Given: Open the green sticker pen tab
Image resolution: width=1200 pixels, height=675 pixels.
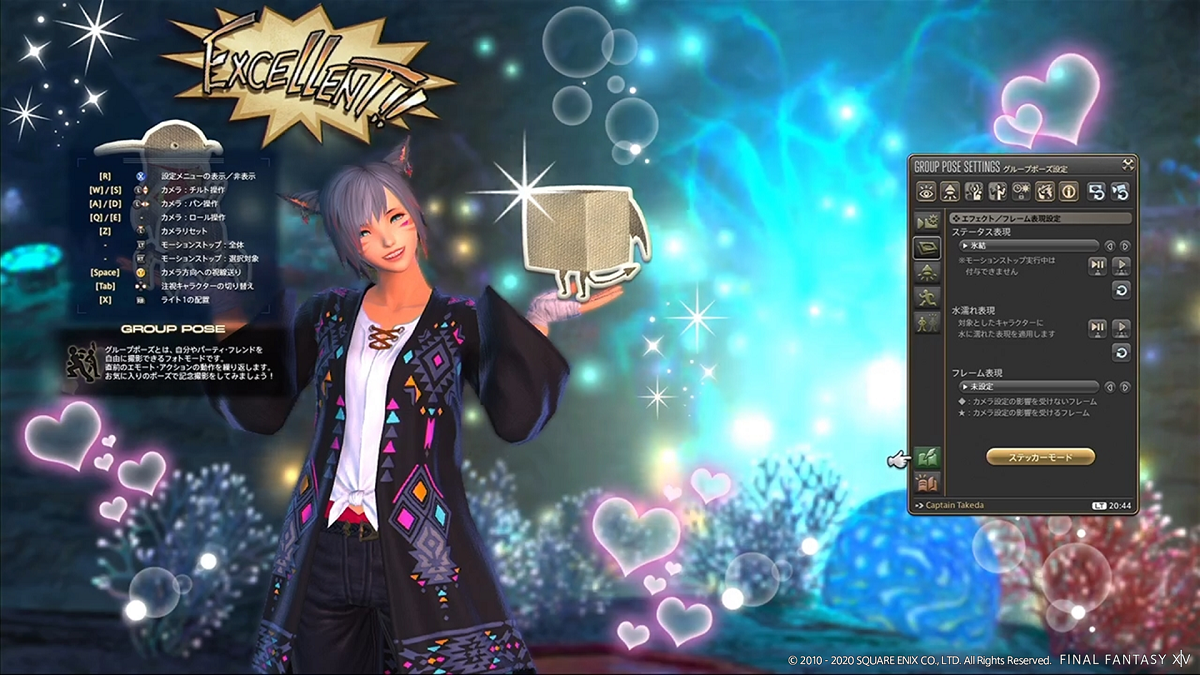Looking at the screenshot, I should point(927,459).
